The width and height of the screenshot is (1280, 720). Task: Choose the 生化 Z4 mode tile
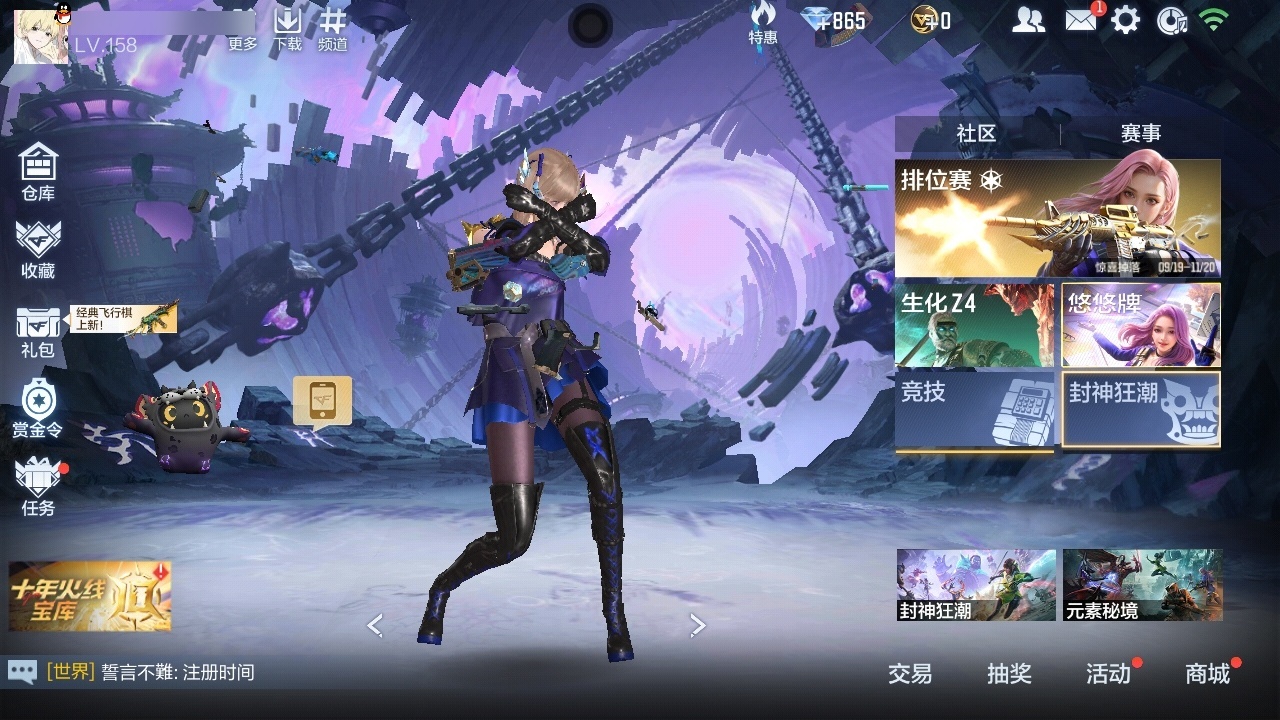pos(974,325)
